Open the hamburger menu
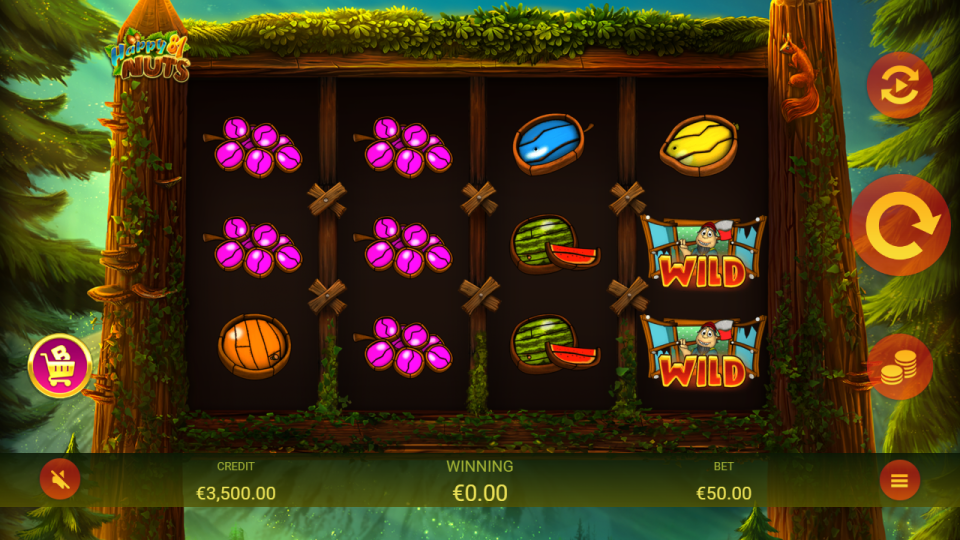 pyautogui.click(x=899, y=481)
